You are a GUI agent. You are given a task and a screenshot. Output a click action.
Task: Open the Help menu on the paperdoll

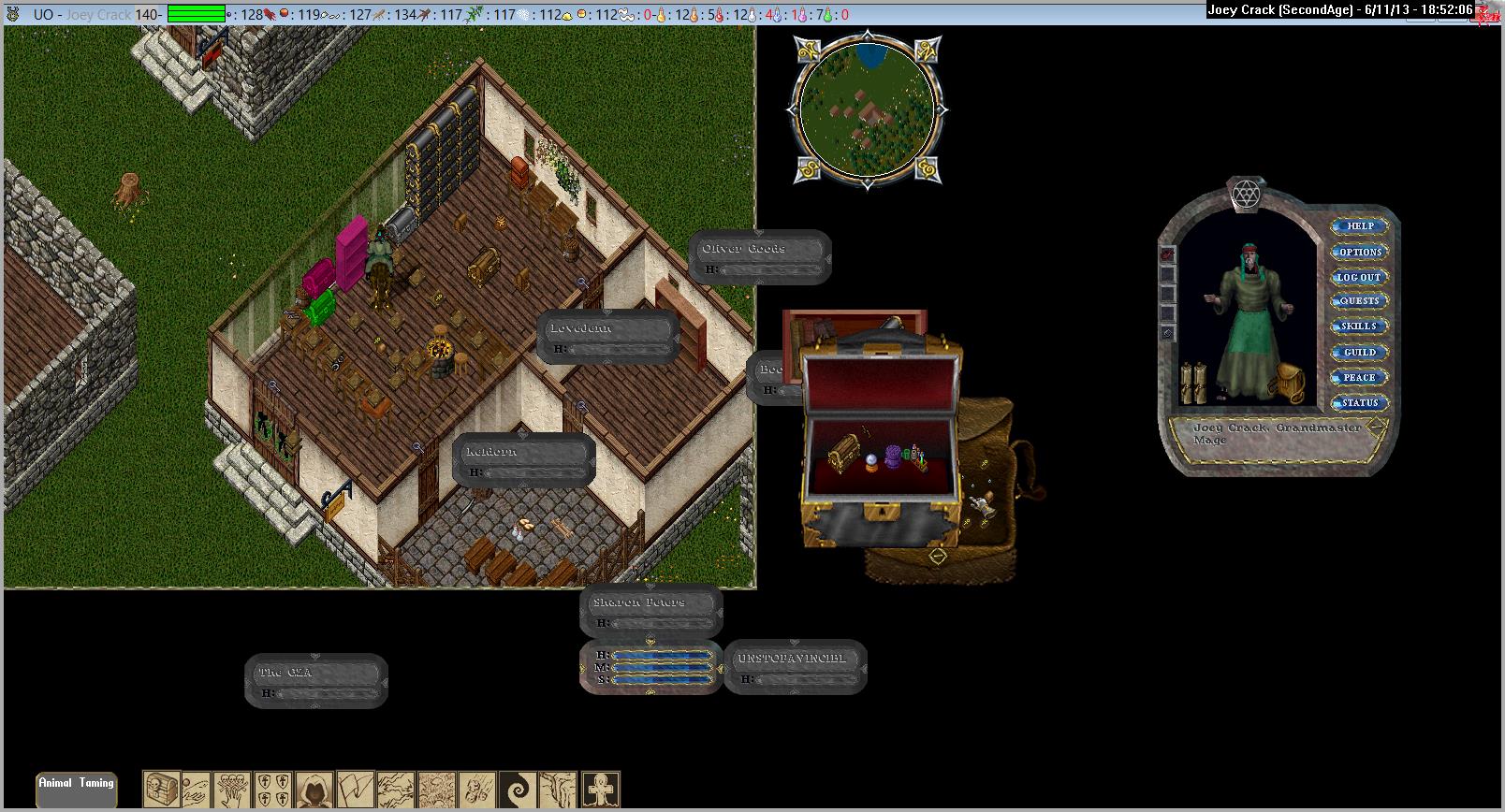[x=1360, y=226]
